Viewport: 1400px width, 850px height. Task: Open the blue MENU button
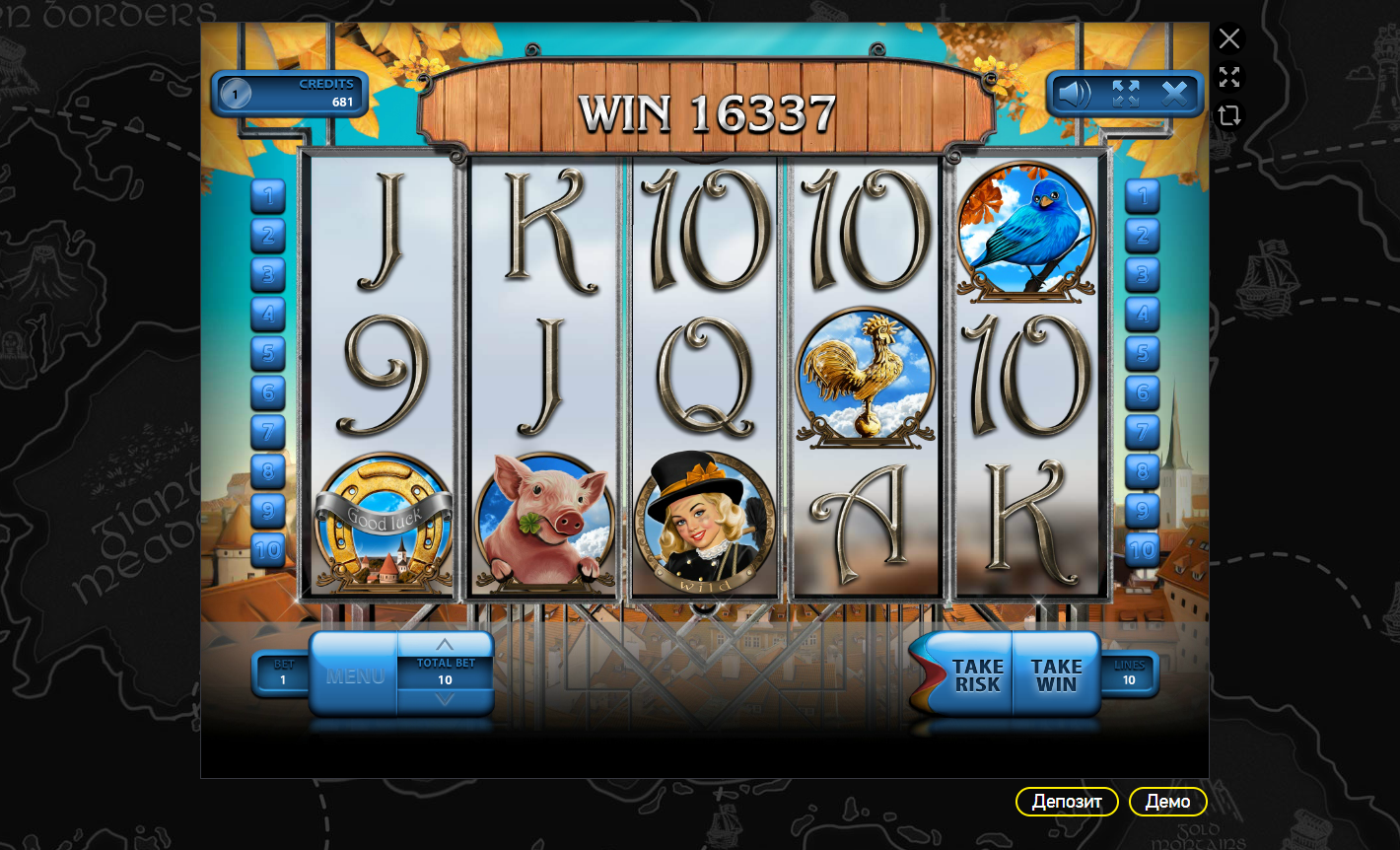(354, 675)
